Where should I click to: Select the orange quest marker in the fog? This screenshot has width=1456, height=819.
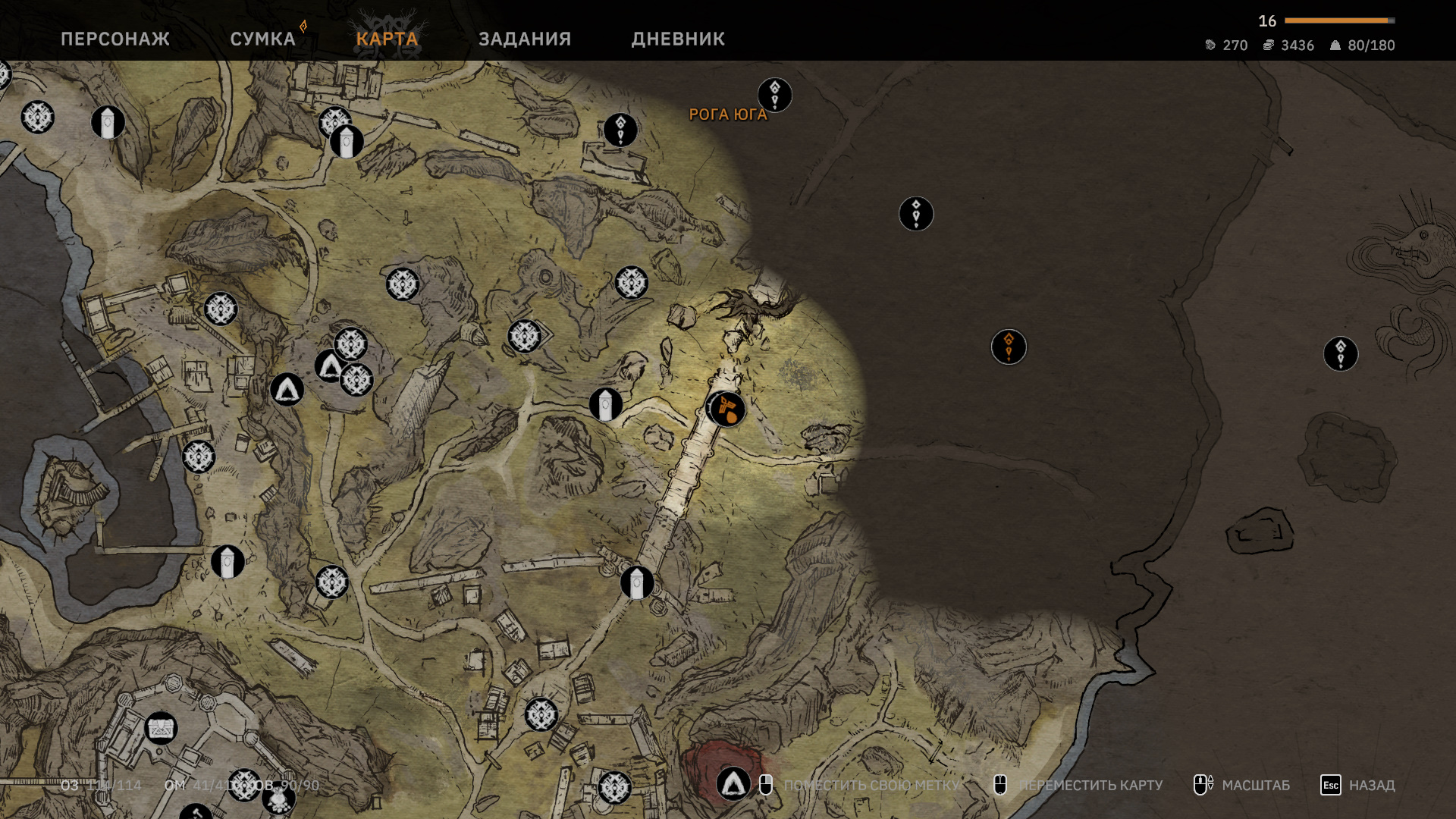[1009, 347]
